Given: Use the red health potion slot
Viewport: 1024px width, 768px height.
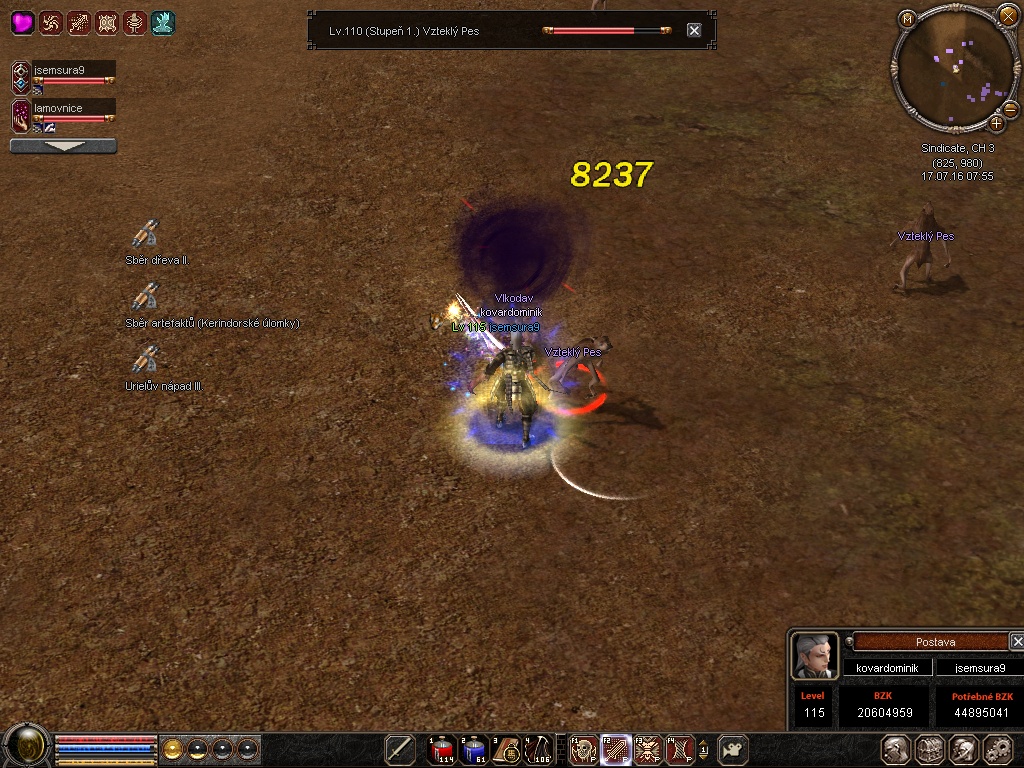Looking at the screenshot, I should pos(442,749).
